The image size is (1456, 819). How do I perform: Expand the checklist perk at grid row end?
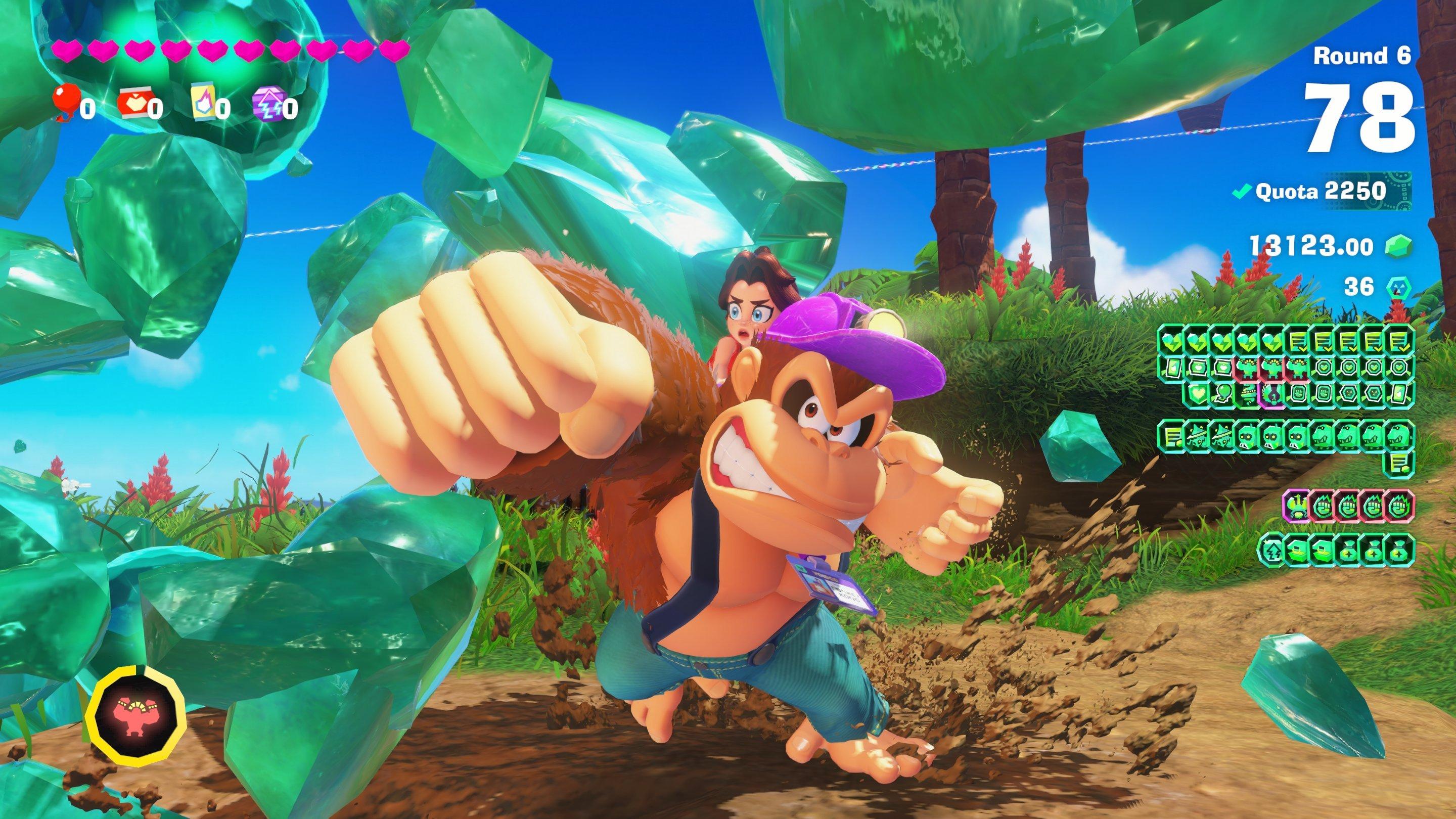1397,344
